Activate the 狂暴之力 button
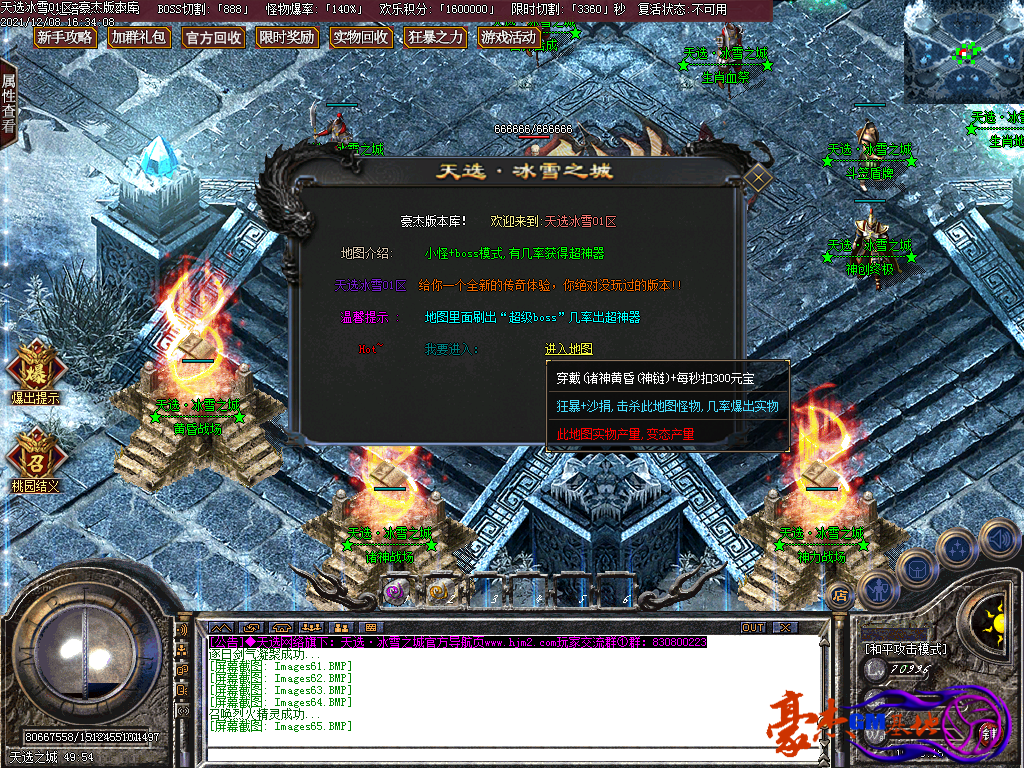1024x768 pixels. pyautogui.click(x=435, y=38)
